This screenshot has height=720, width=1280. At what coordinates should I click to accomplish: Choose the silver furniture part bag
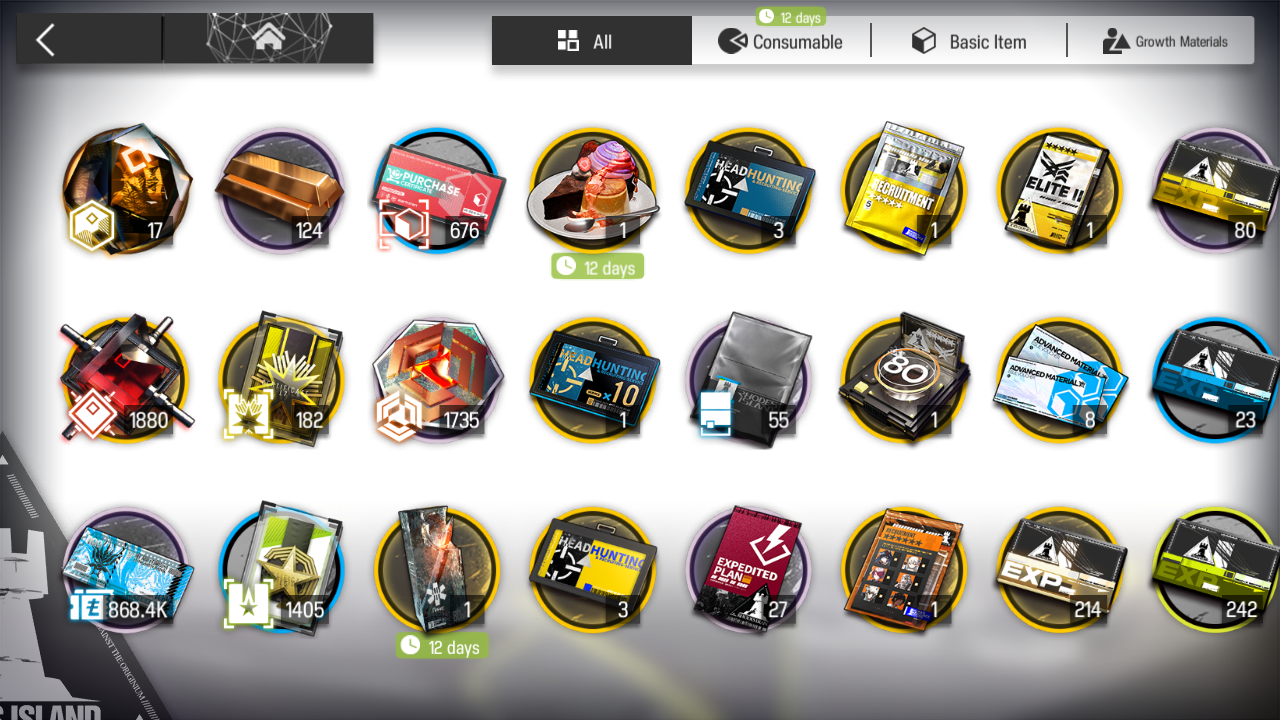(x=749, y=380)
